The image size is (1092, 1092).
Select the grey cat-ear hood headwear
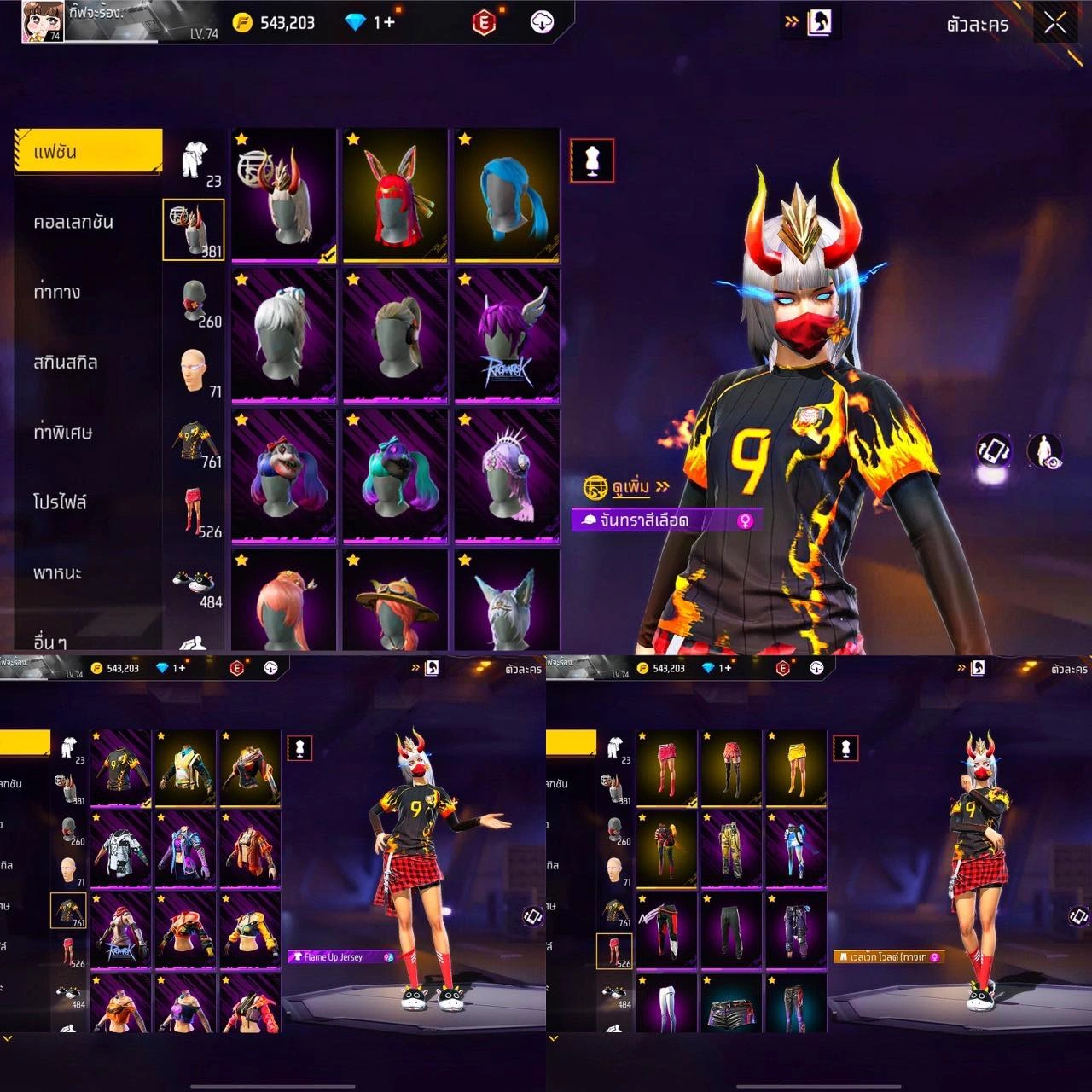pyautogui.click(x=507, y=601)
